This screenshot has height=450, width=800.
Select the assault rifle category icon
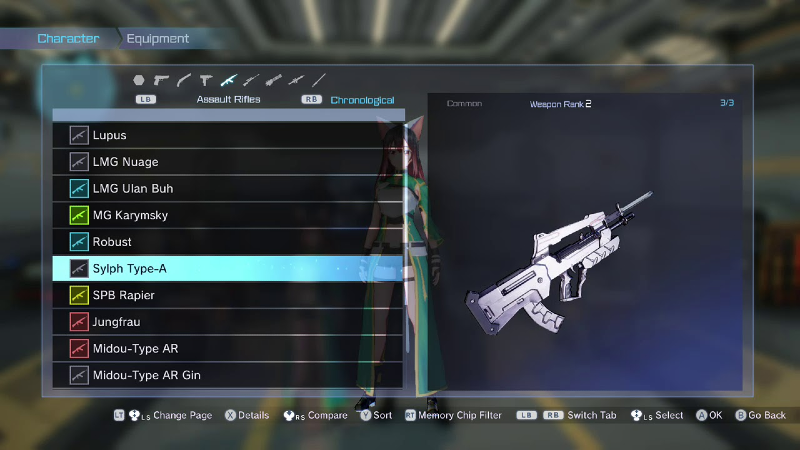pyautogui.click(x=229, y=80)
